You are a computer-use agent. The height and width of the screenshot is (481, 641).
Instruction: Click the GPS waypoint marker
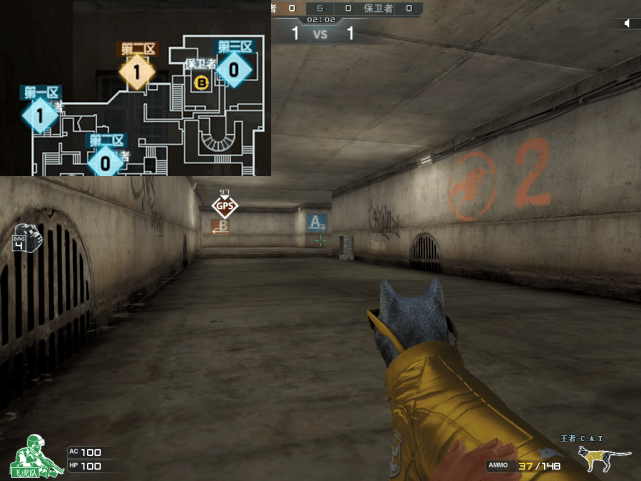225,207
